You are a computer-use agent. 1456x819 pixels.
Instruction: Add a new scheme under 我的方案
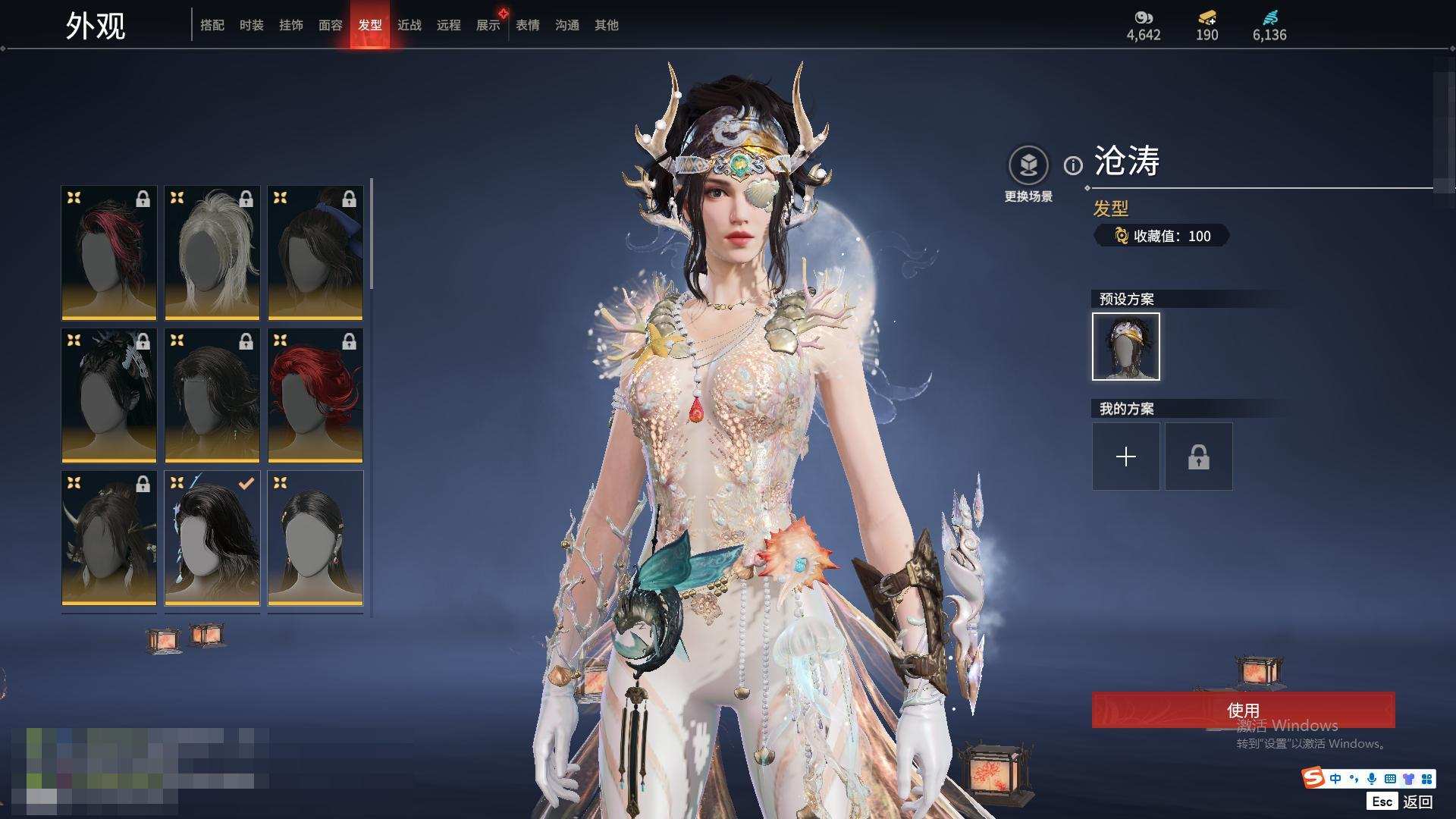1126,457
